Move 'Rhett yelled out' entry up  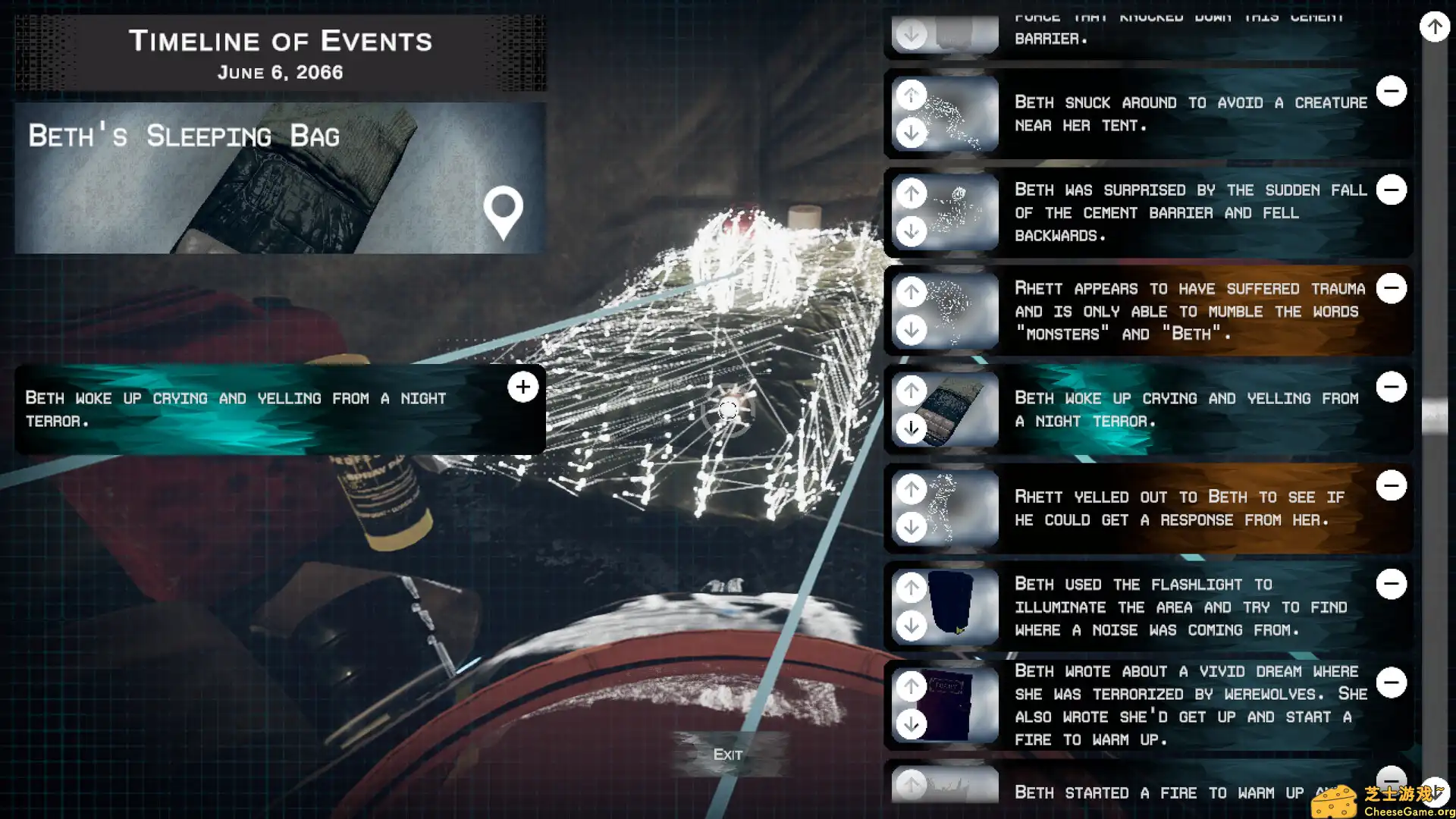point(912,489)
